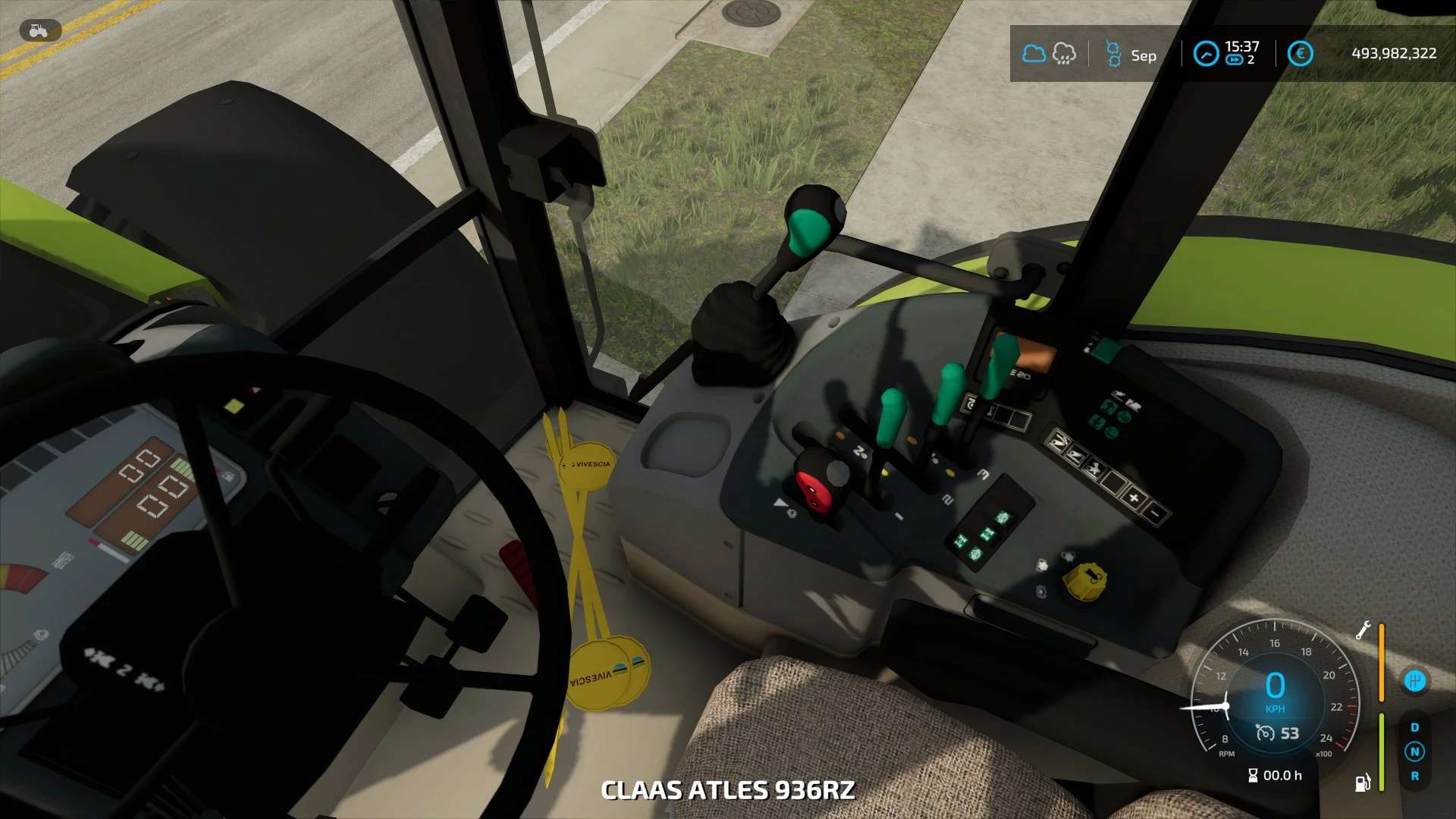Select Reverse on the gear selector
This screenshot has height=819, width=1456.
point(1414,776)
